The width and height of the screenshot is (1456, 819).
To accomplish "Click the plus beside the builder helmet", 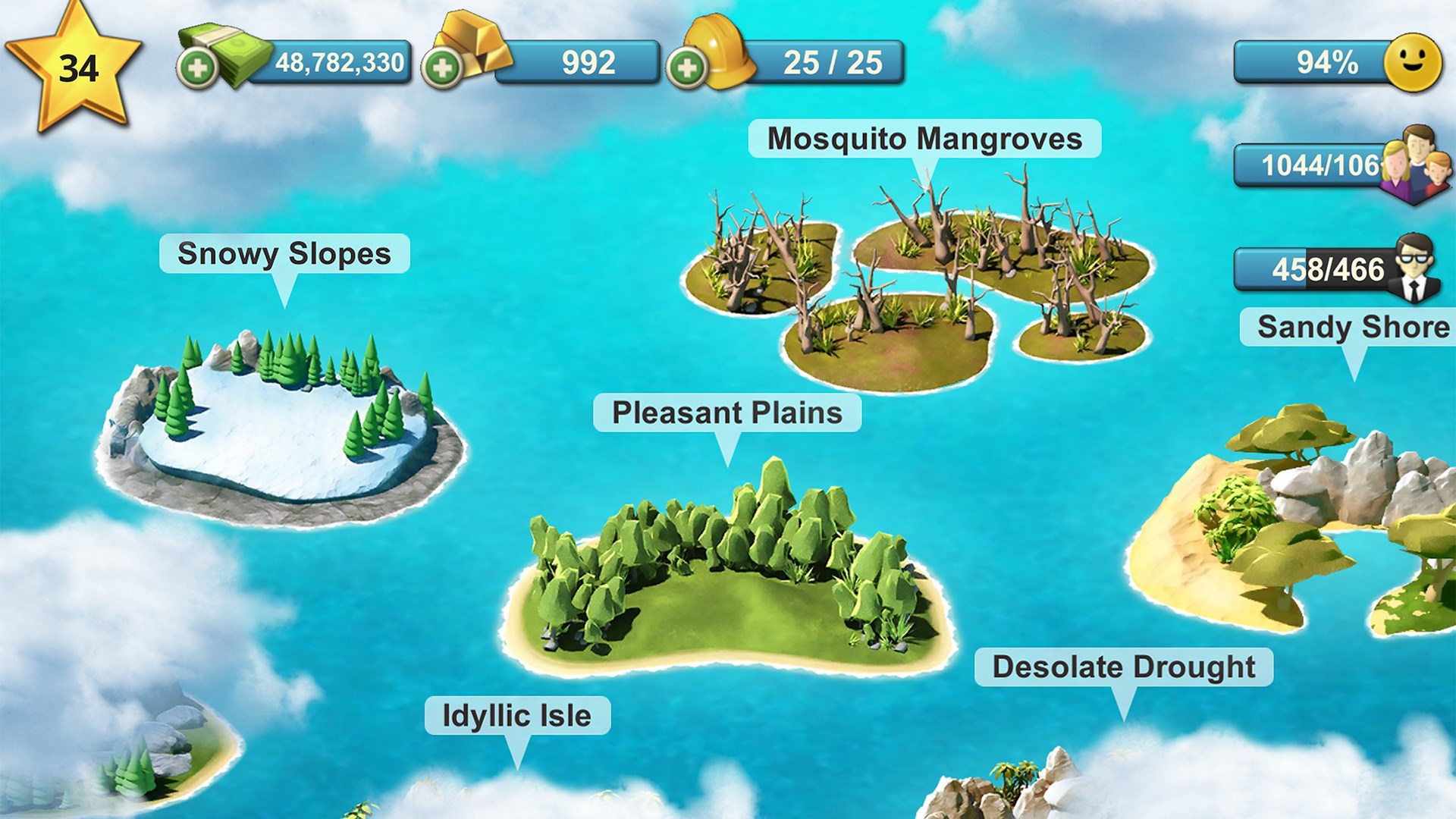I will coord(689,67).
